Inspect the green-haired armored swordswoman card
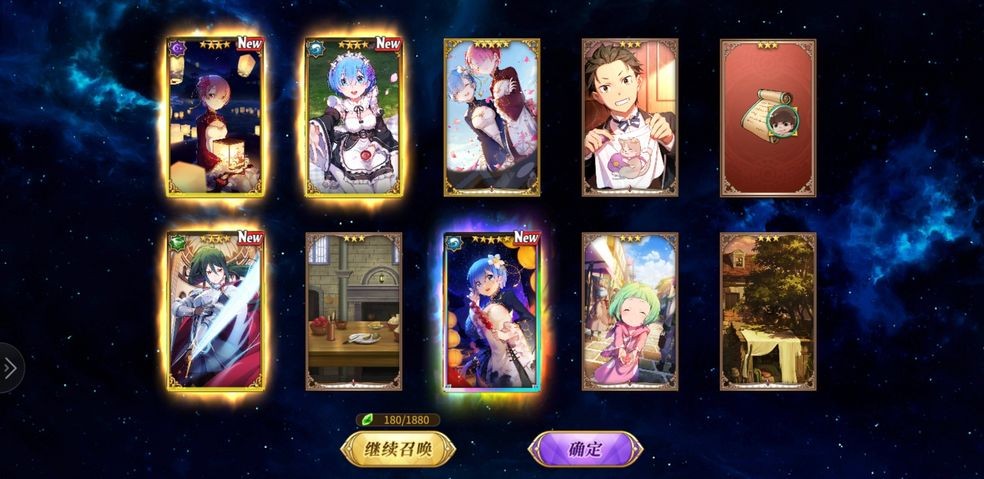 point(215,311)
